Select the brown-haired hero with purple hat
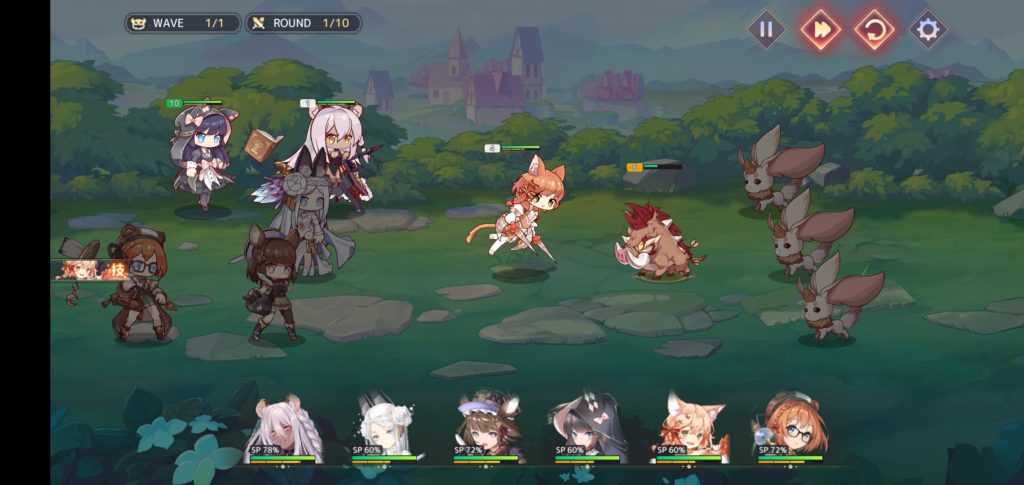1024x485 pixels. click(x=486, y=430)
